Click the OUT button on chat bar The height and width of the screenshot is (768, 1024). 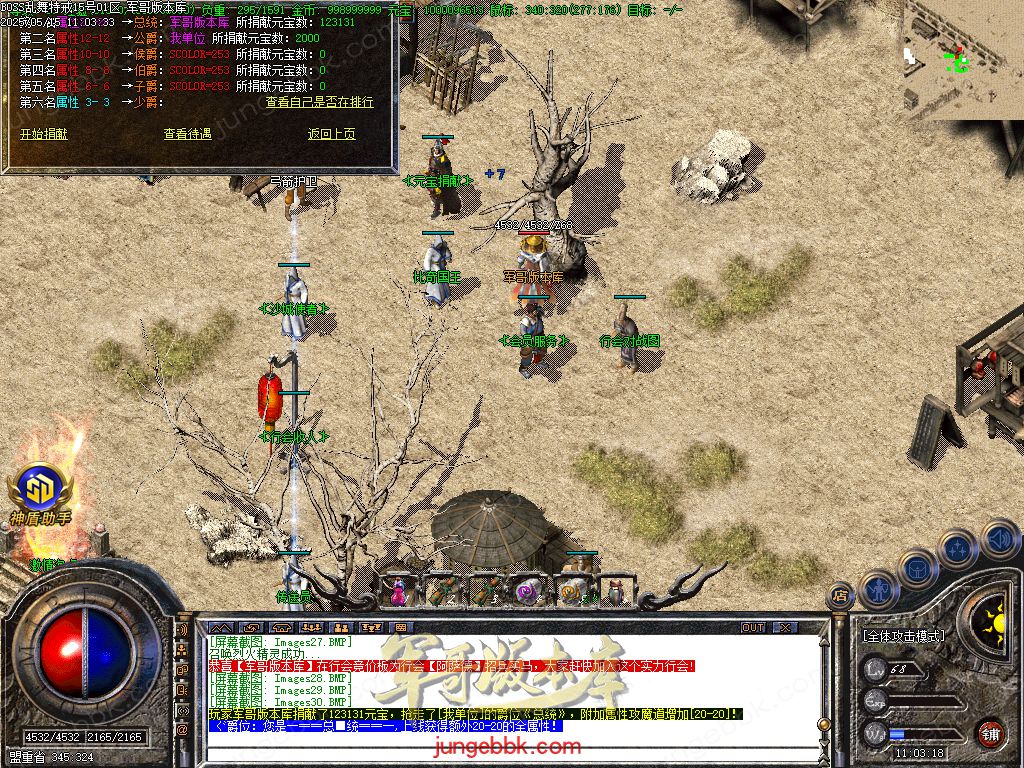[x=753, y=628]
